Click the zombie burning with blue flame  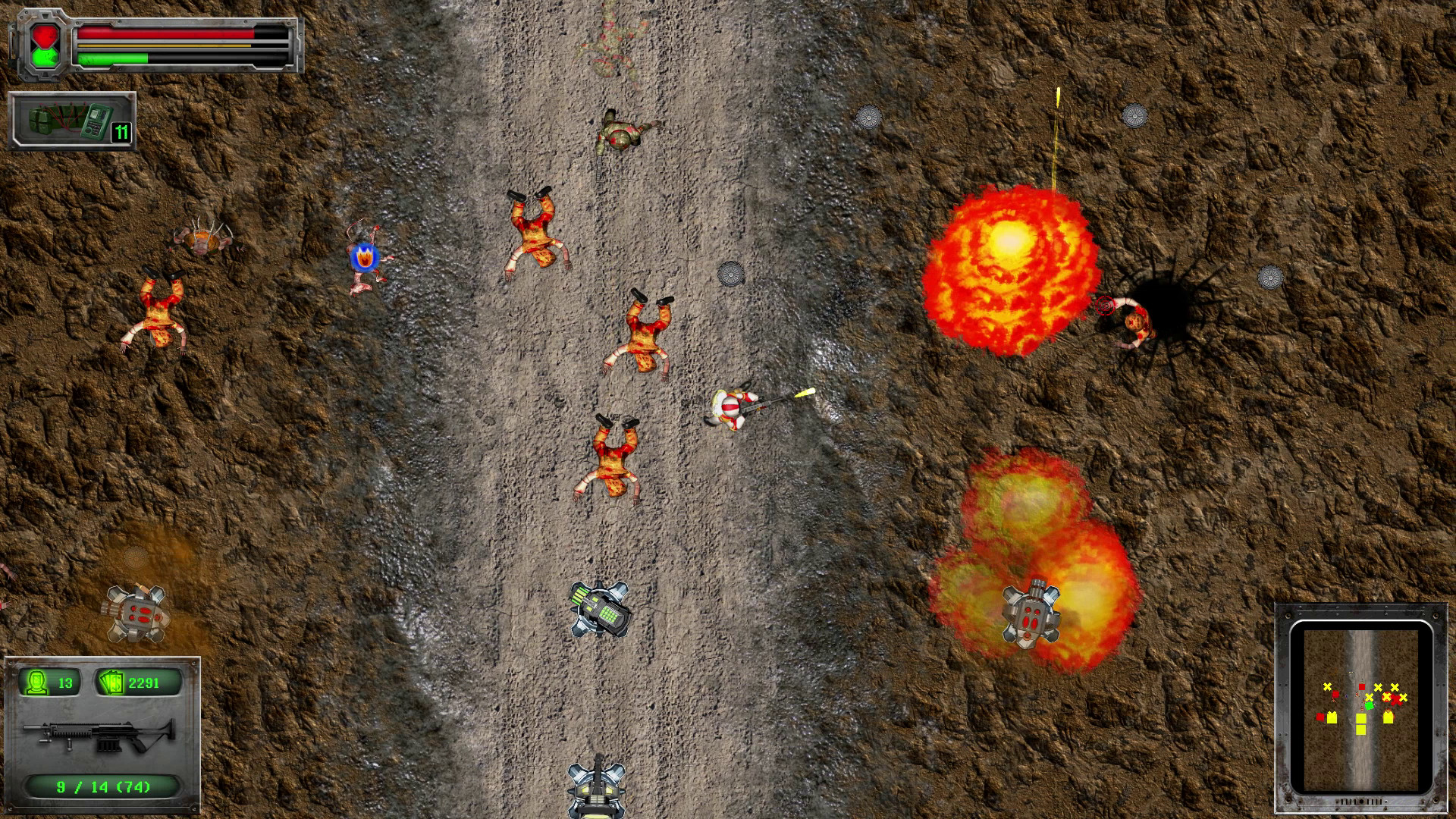[x=364, y=258]
